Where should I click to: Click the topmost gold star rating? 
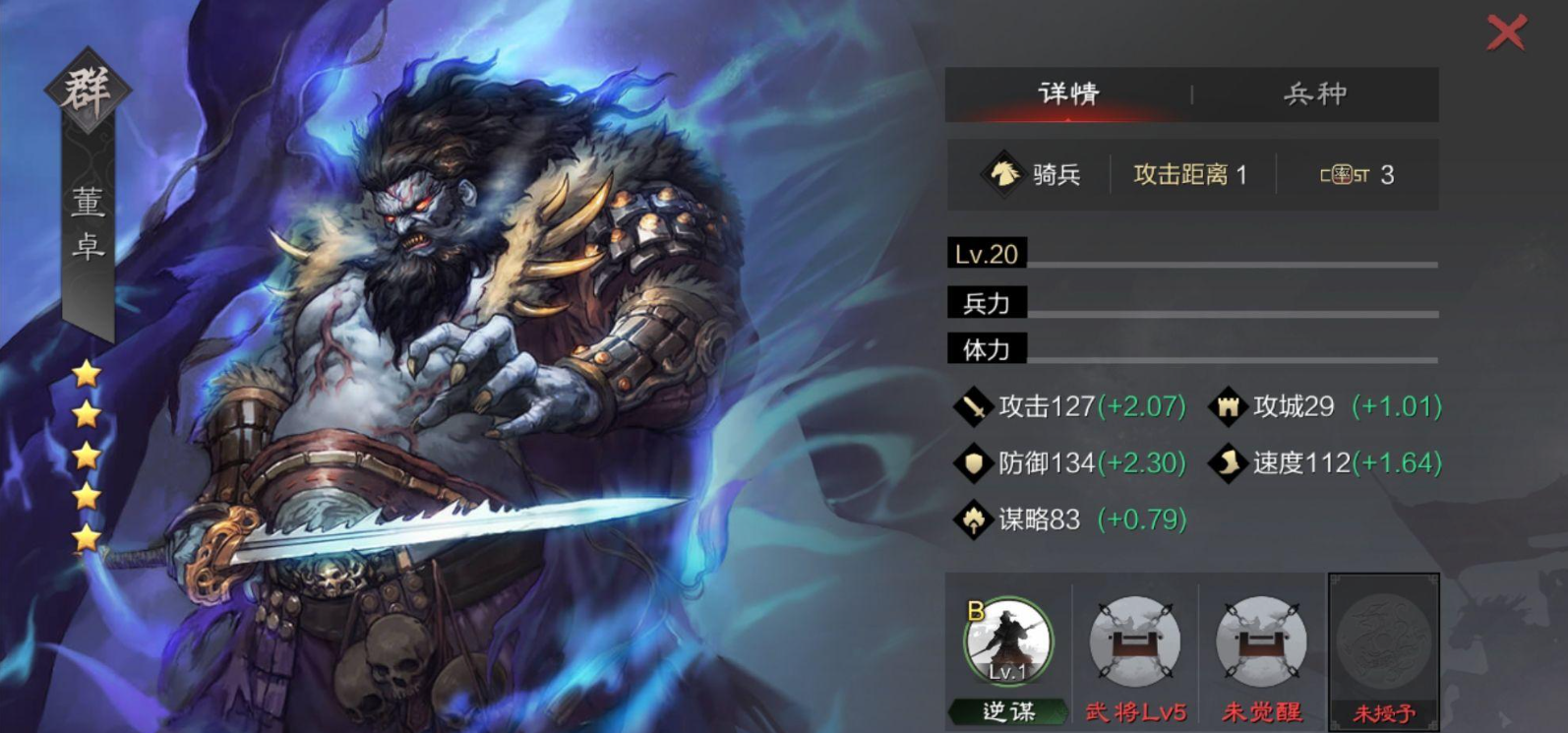point(87,375)
